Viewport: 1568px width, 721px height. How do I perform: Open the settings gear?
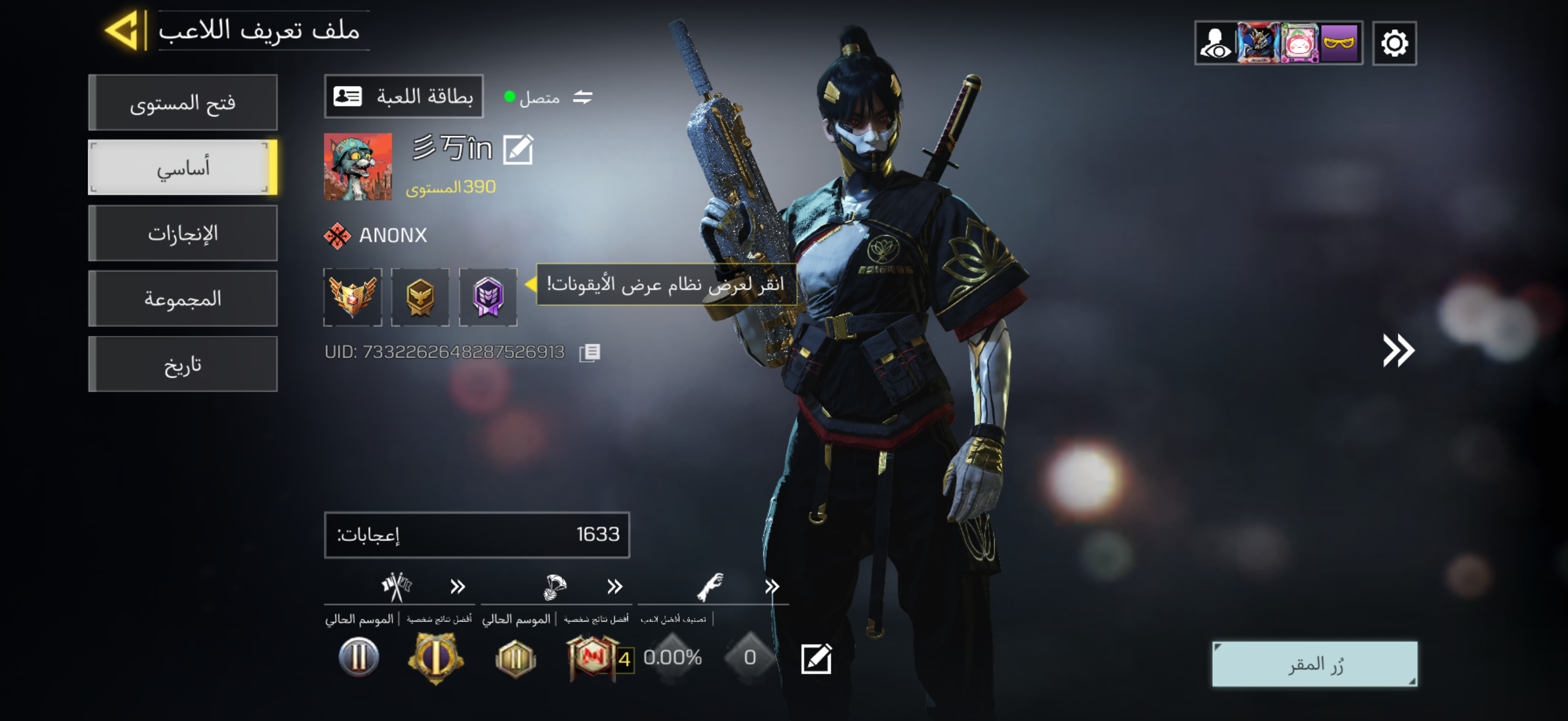1394,44
